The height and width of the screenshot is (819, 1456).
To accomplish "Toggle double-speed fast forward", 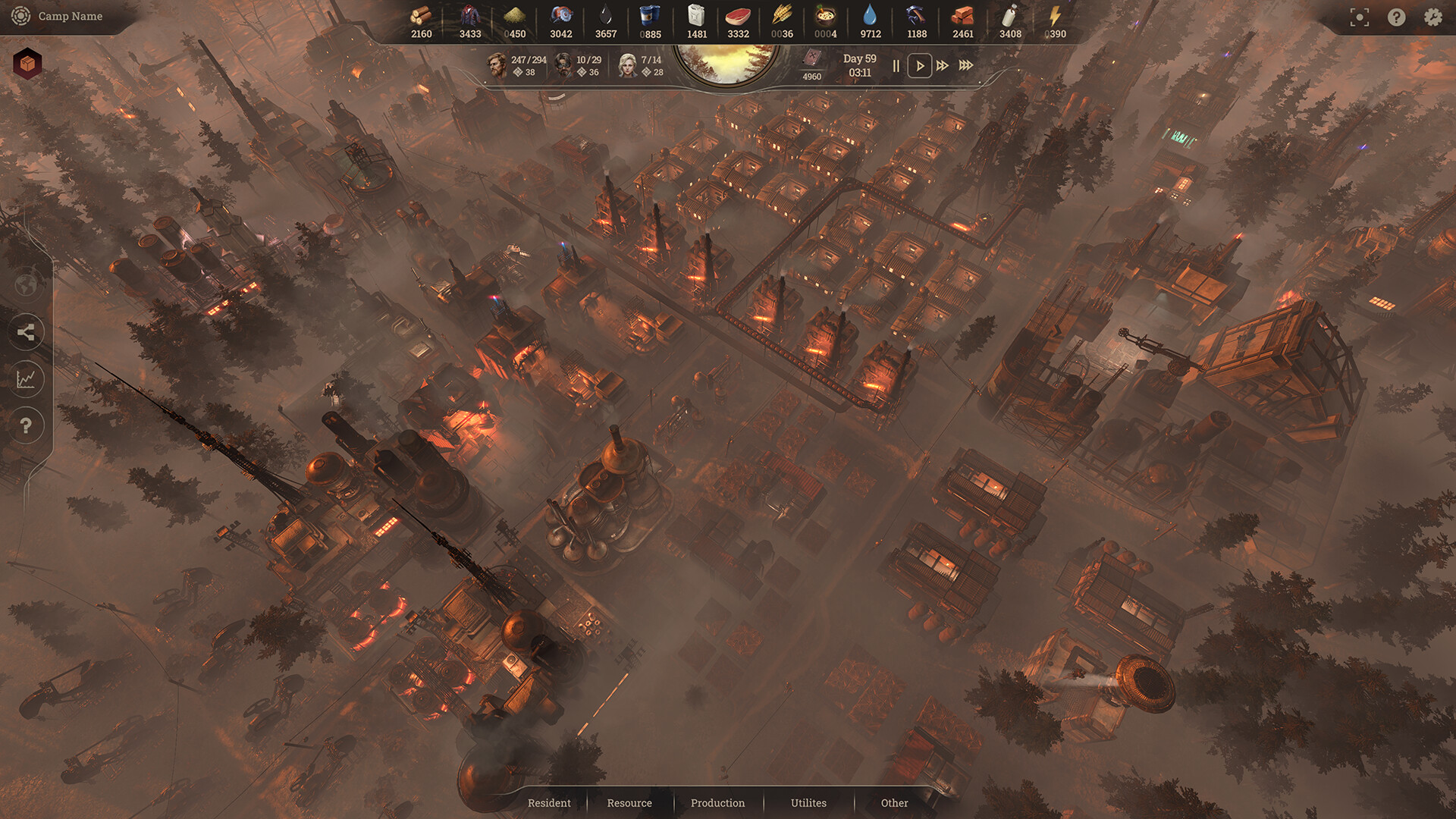I will point(943,66).
